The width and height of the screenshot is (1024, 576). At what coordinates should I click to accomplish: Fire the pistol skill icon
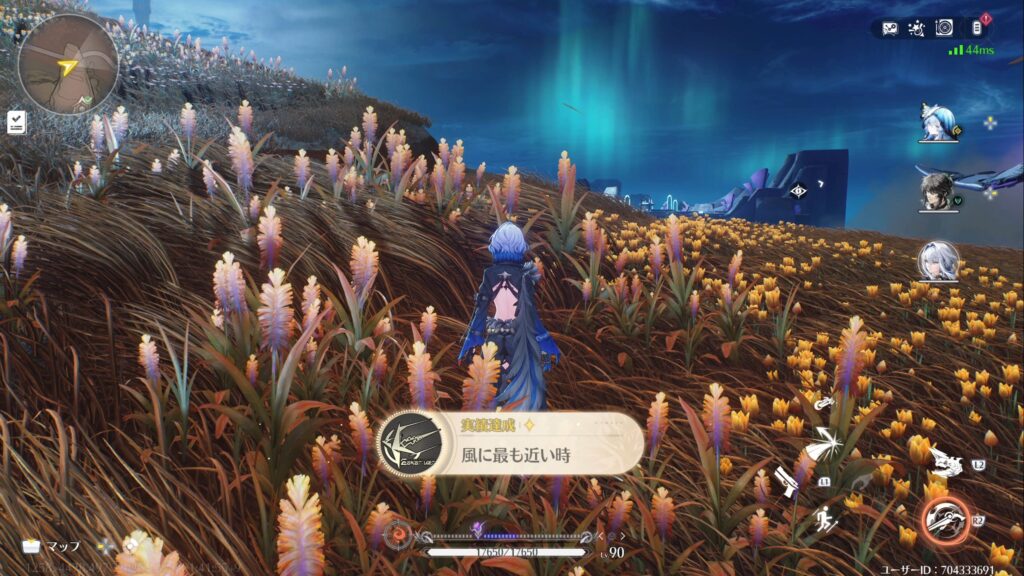point(786,481)
